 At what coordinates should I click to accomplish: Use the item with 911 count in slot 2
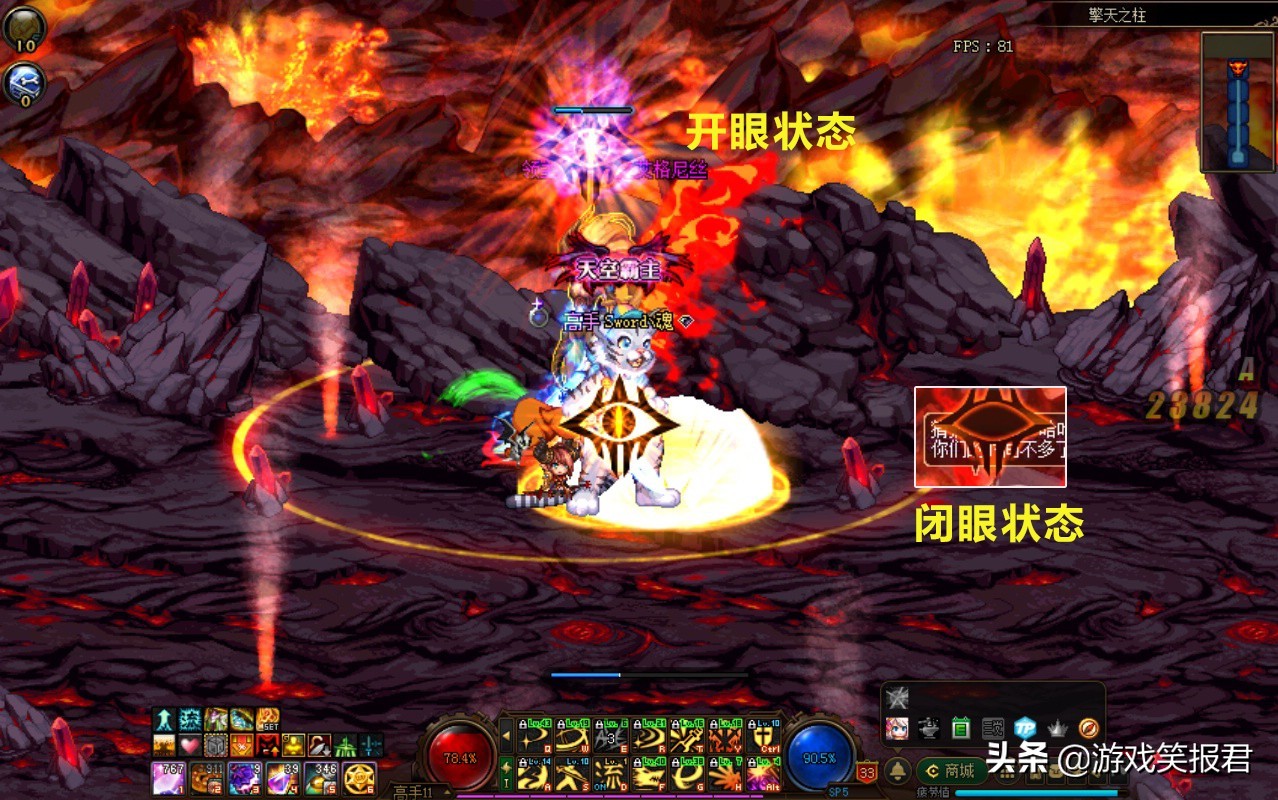[207, 777]
